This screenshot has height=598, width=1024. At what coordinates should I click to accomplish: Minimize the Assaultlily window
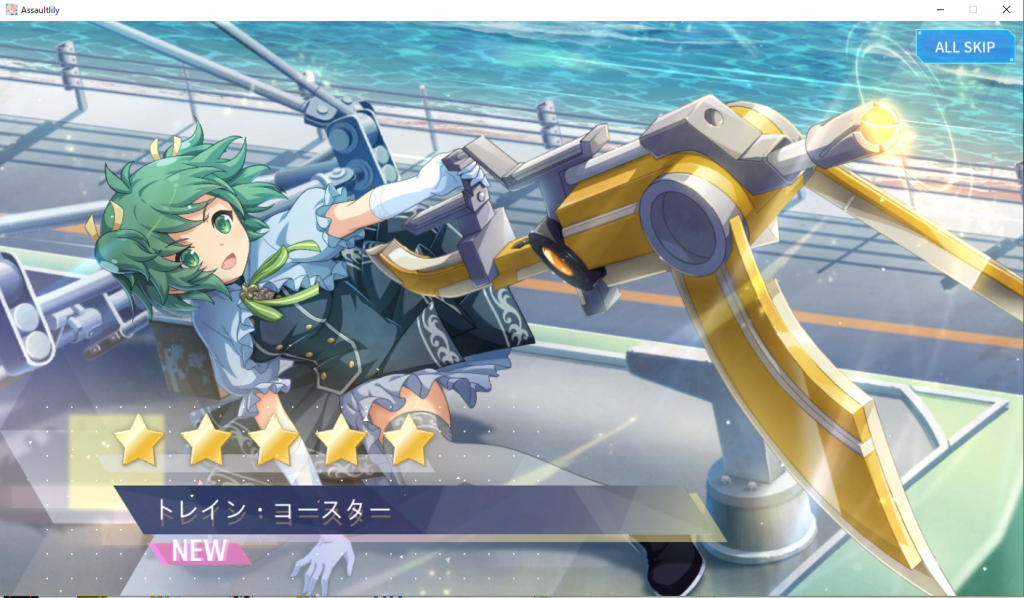(x=940, y=9)
